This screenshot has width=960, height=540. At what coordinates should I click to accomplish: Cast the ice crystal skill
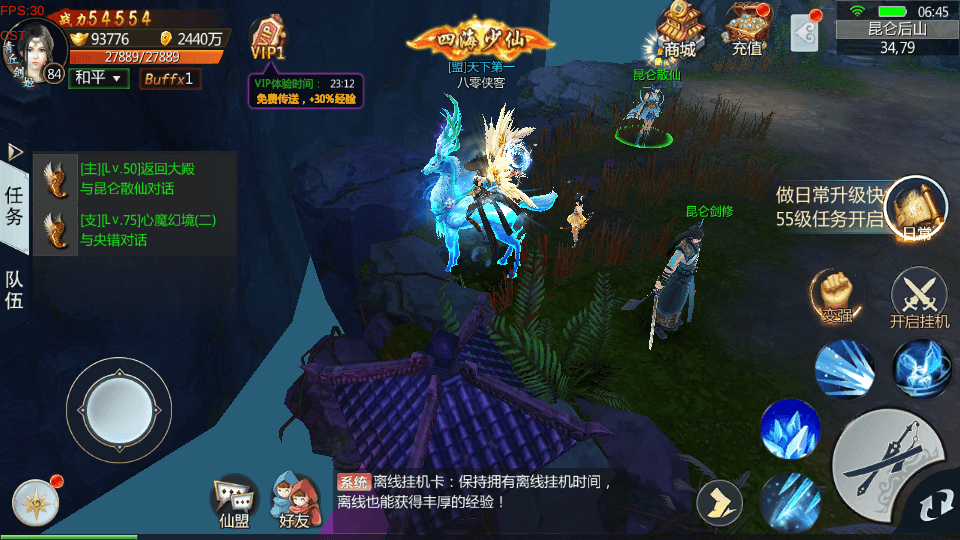790,430
